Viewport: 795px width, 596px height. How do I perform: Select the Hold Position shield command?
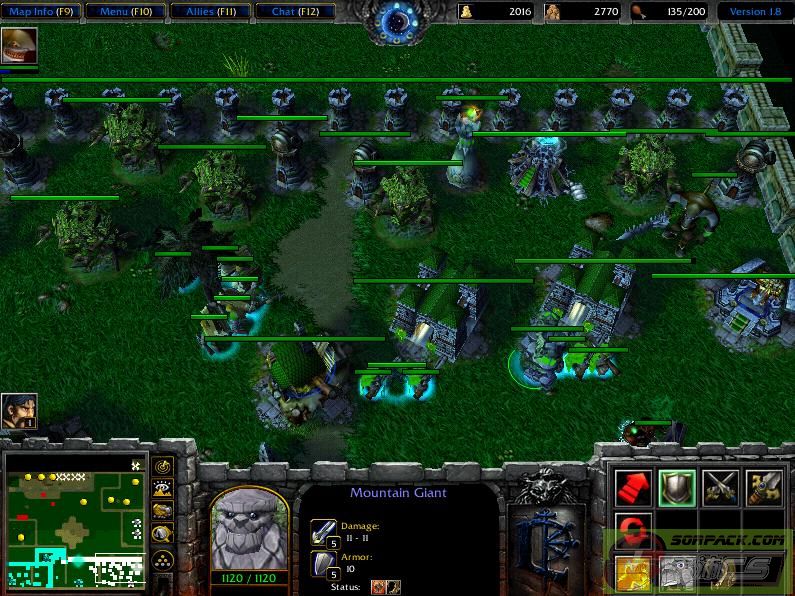tap(677, 486)
